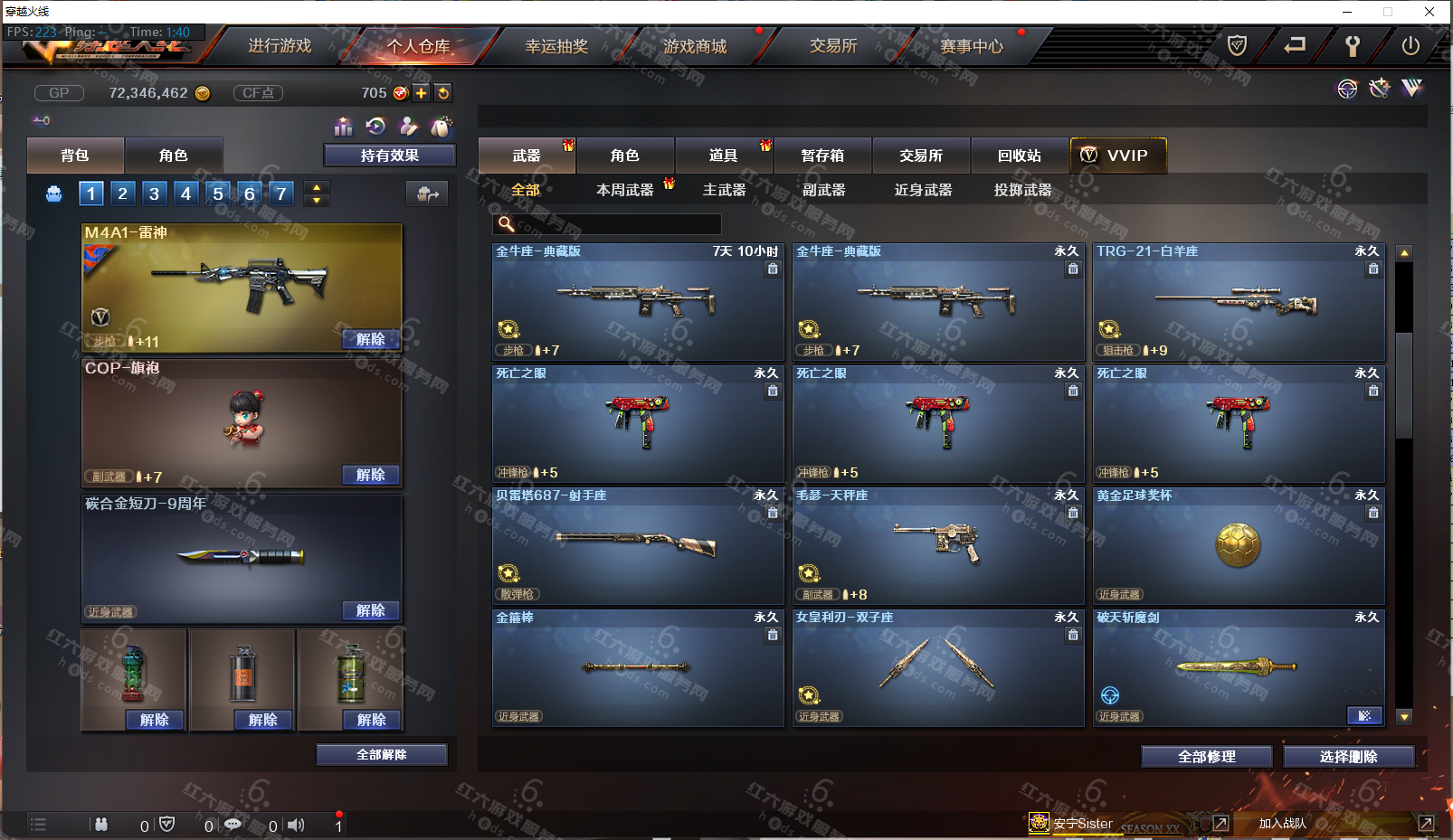1453x840 pixels.
Task: Click 全部解除 to unequip everything
Action: pyautogui.click(x=382, y=755)
